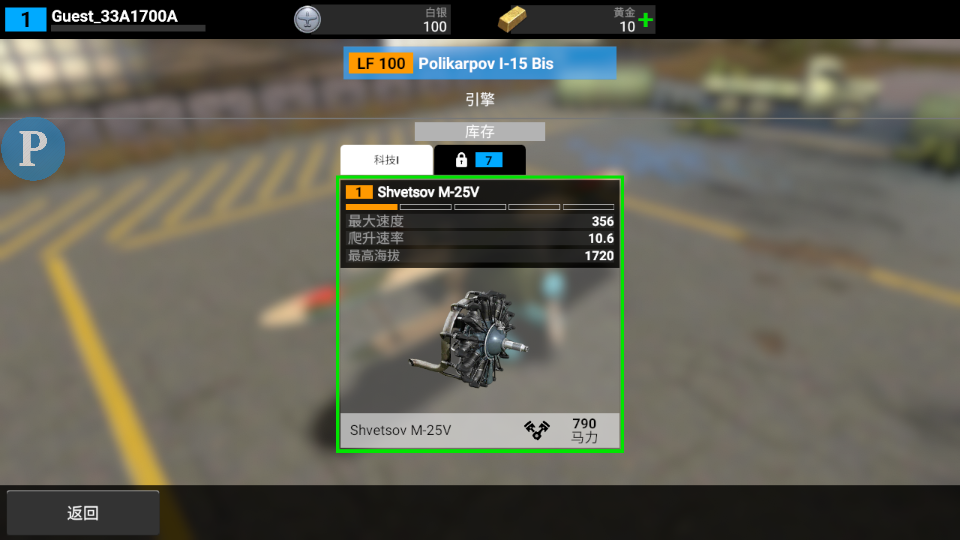This screenshot has height=540, width=960.
Task: Click the round blue P icon
Action: [x=33, y=150]
